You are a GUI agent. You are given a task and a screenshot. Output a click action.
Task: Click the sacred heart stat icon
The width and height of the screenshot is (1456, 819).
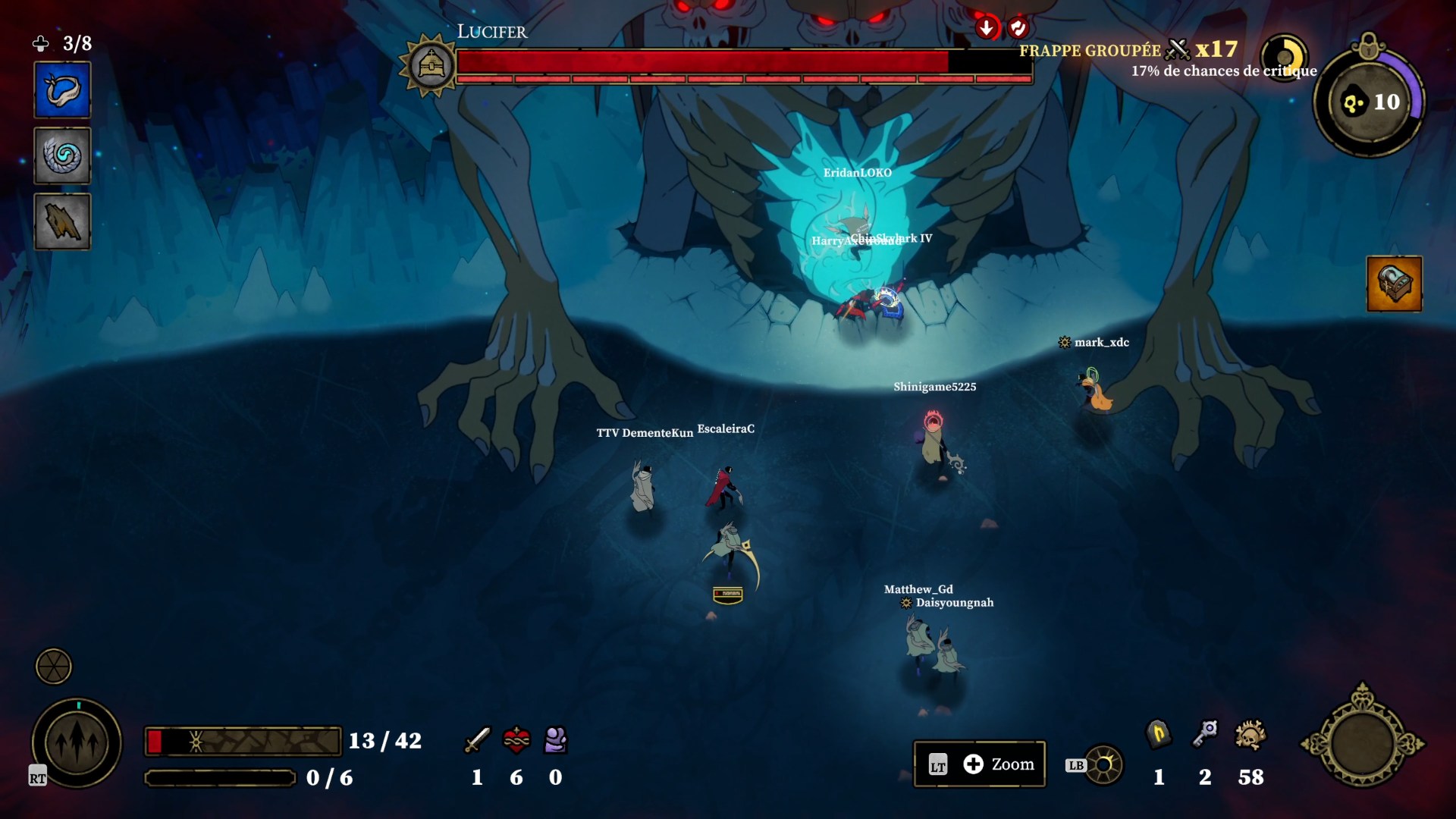516,739
